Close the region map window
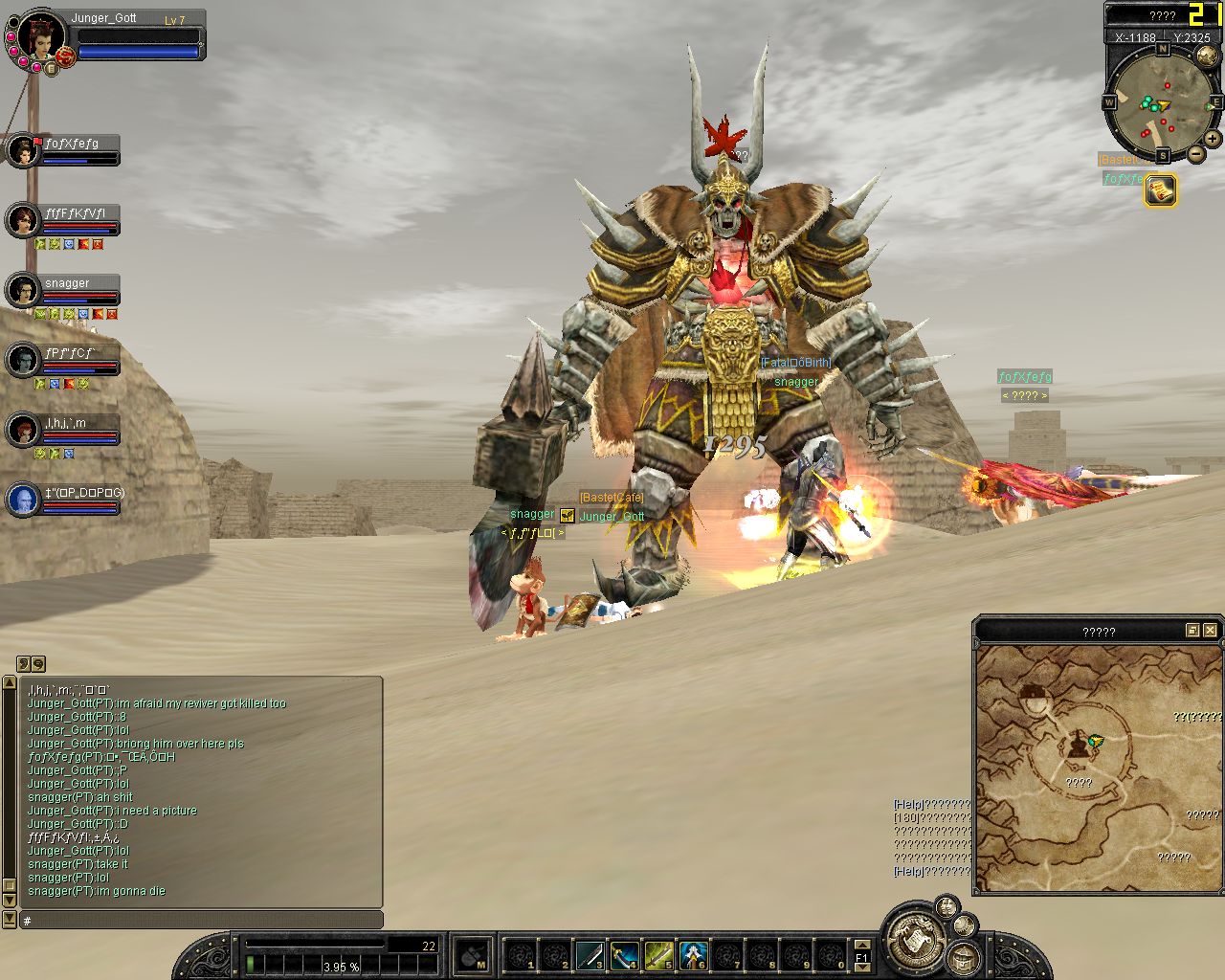The height and width of the screenshot is (980, 1225). click(x=1211, y=630)
